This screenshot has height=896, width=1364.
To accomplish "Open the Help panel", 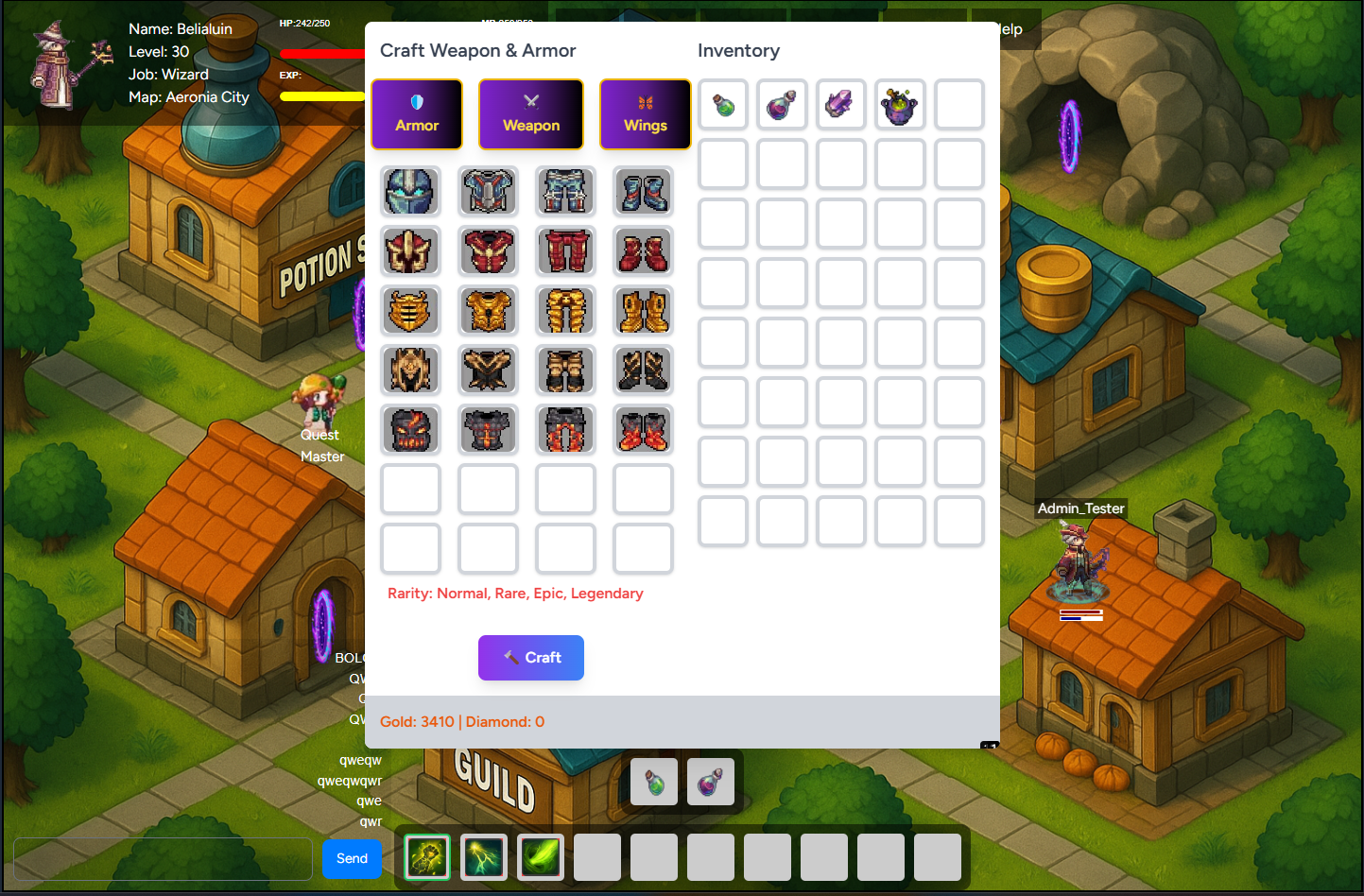I will [x=1007, y=29].
